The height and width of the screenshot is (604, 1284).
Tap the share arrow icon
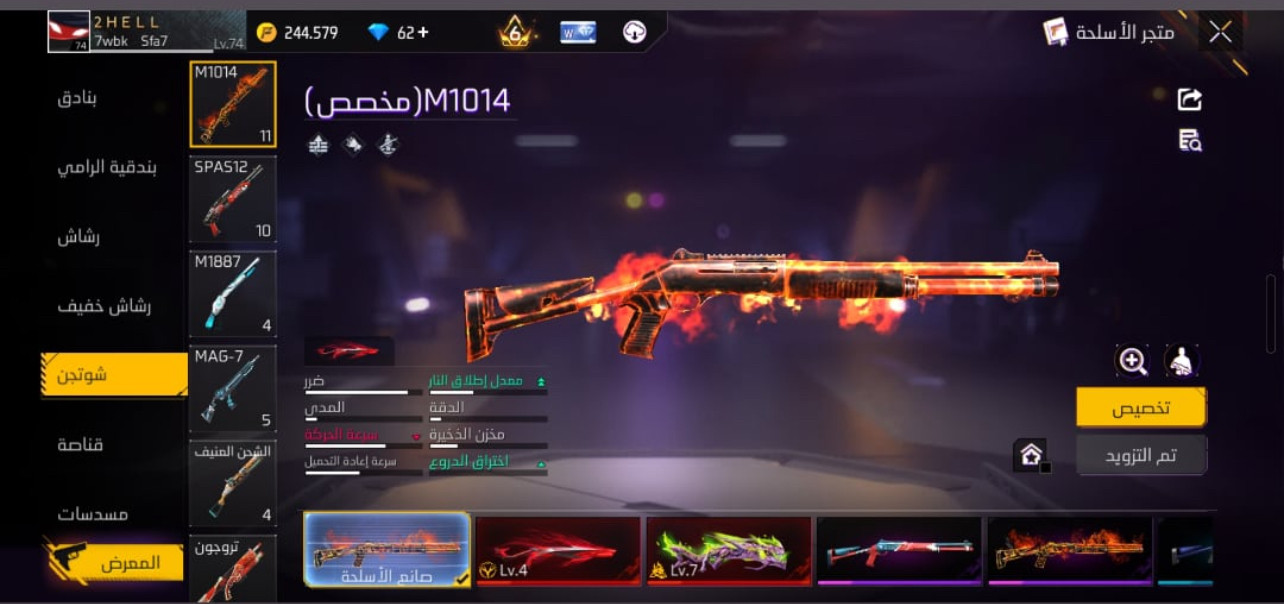(1190, 99)
